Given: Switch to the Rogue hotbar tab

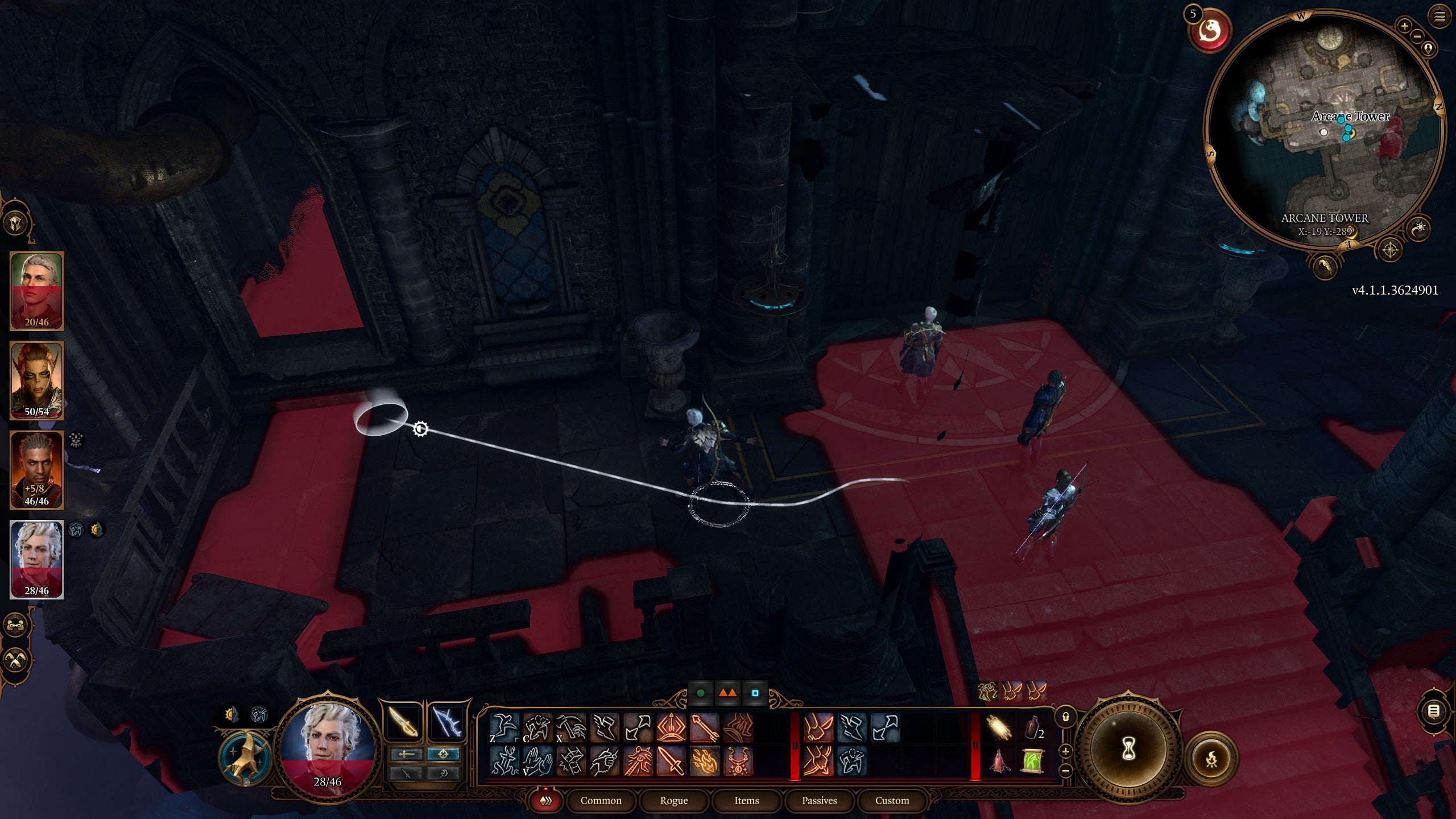Looking at the screenshot, I should click(x=675, y=800).
